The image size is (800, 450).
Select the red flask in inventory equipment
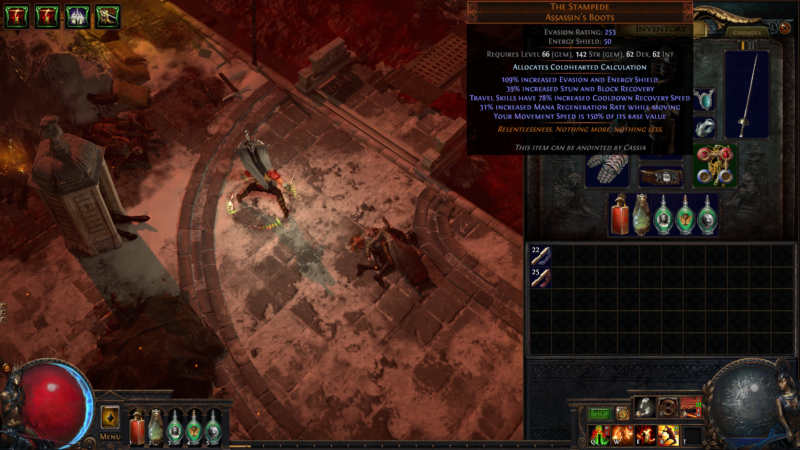(x=620, y=214)
